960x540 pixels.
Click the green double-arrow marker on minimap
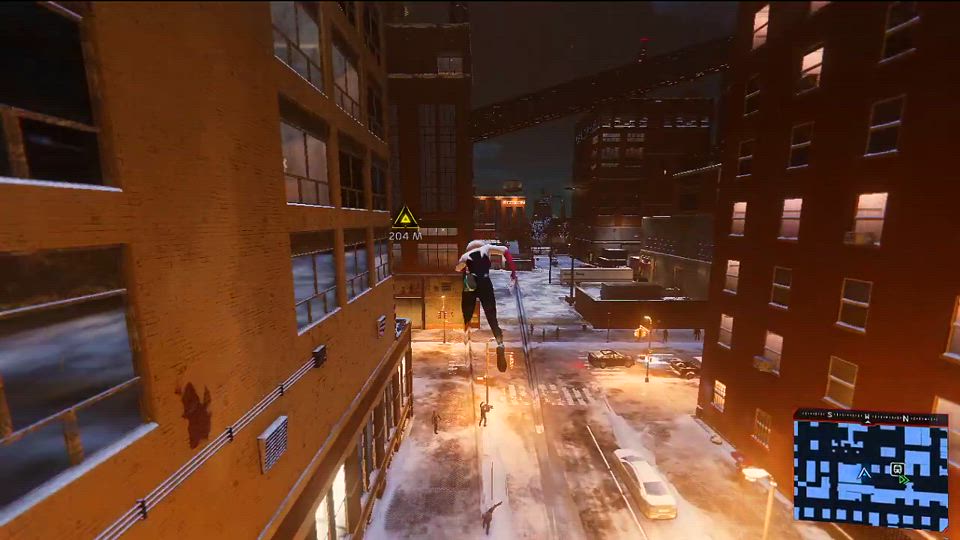tap(904, 480)
